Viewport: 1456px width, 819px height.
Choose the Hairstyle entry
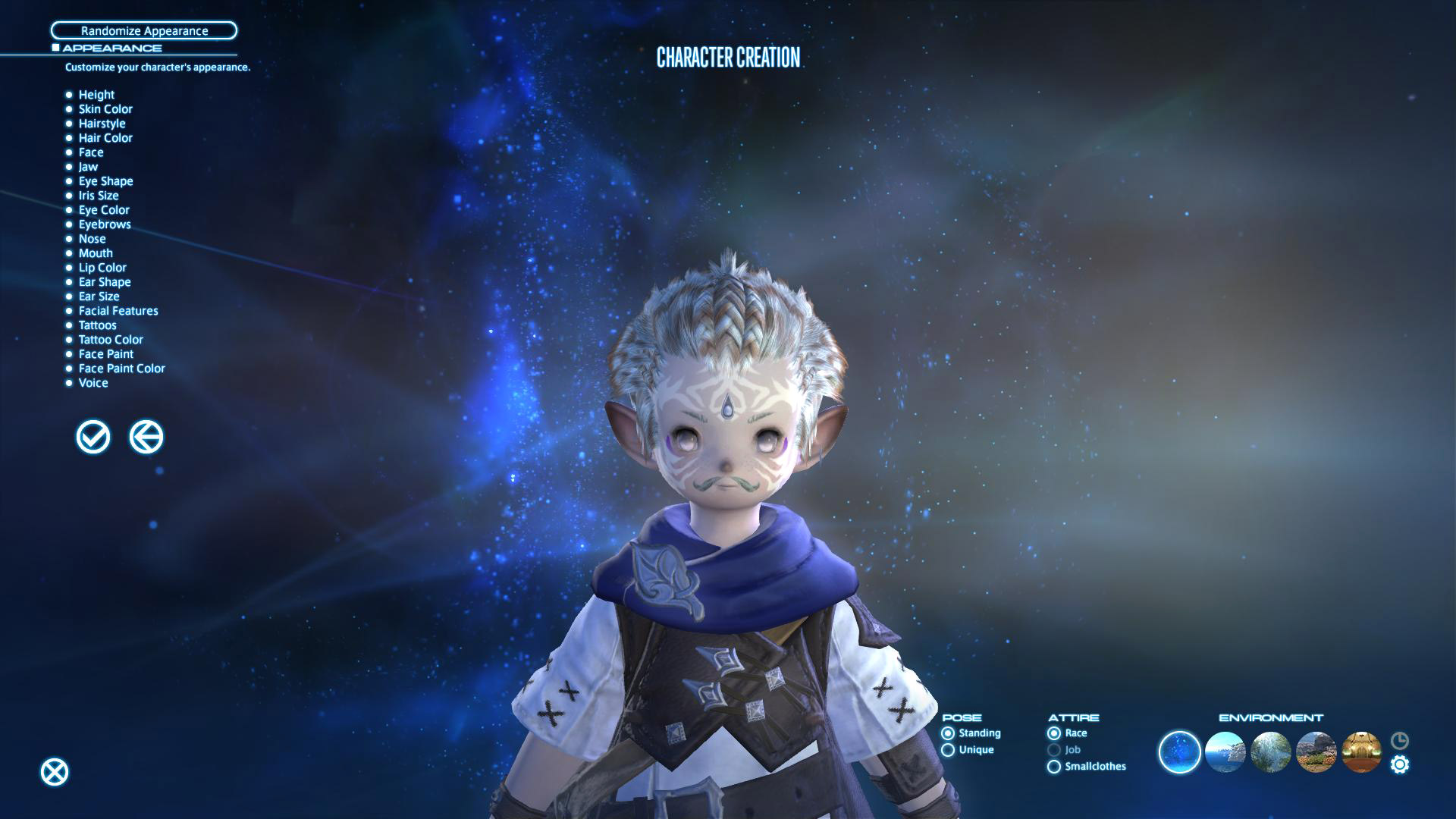pyautogui.click(x=102, y=124)
